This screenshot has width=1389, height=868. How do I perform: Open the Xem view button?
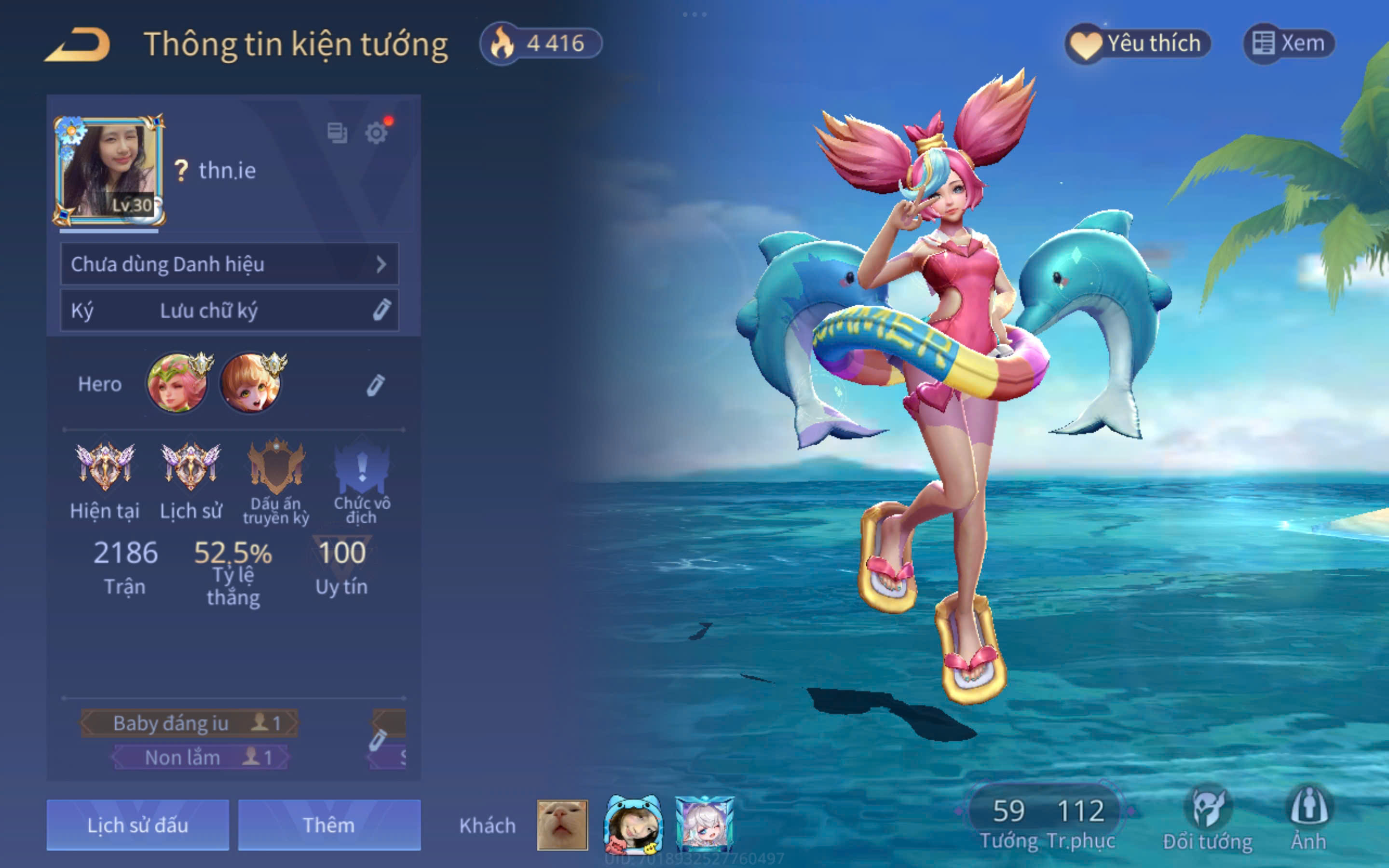pyautogui.click(x=1289, y=43)
